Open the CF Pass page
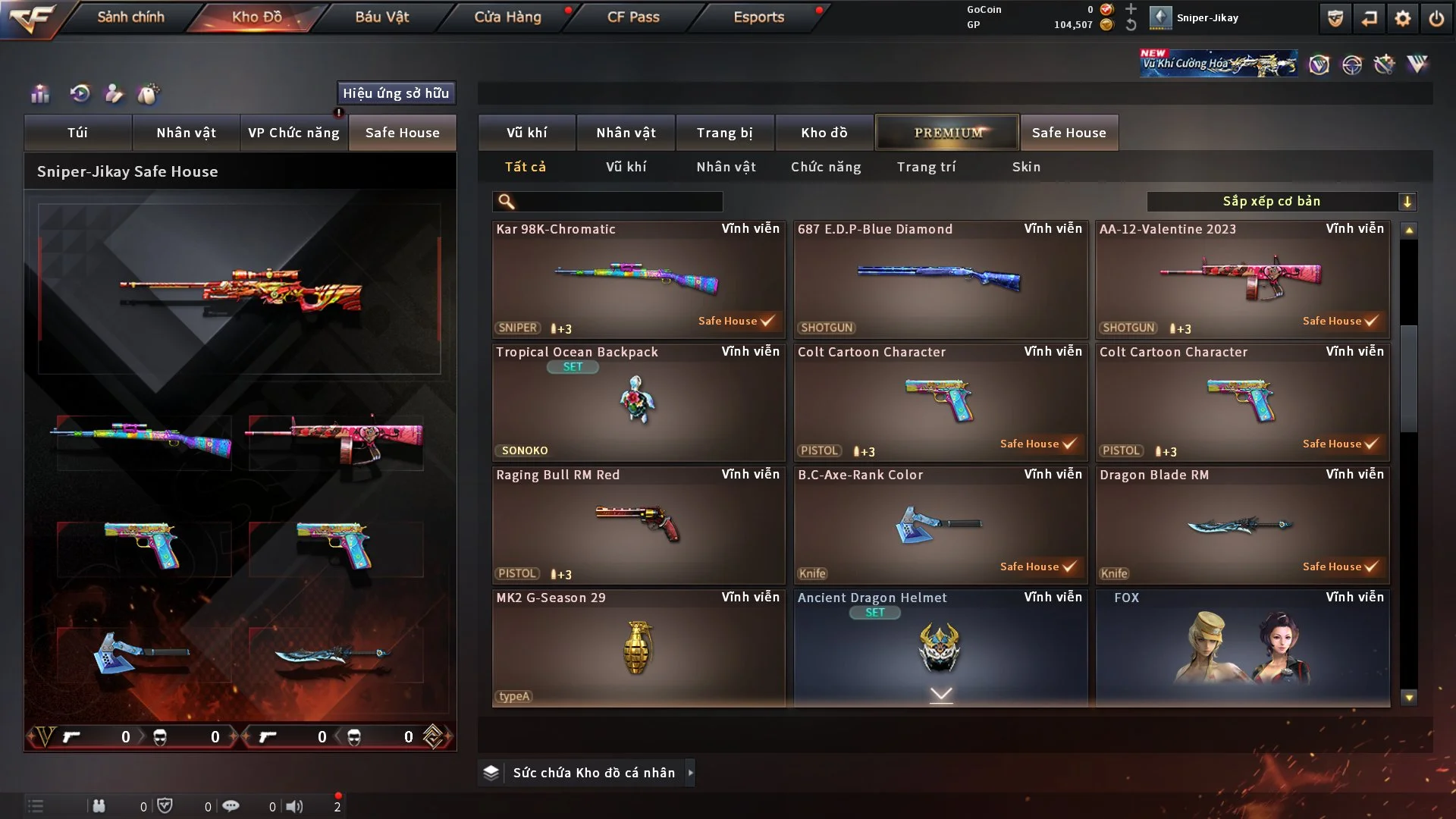Screen dimensions: 1456x819 point(633,17)
